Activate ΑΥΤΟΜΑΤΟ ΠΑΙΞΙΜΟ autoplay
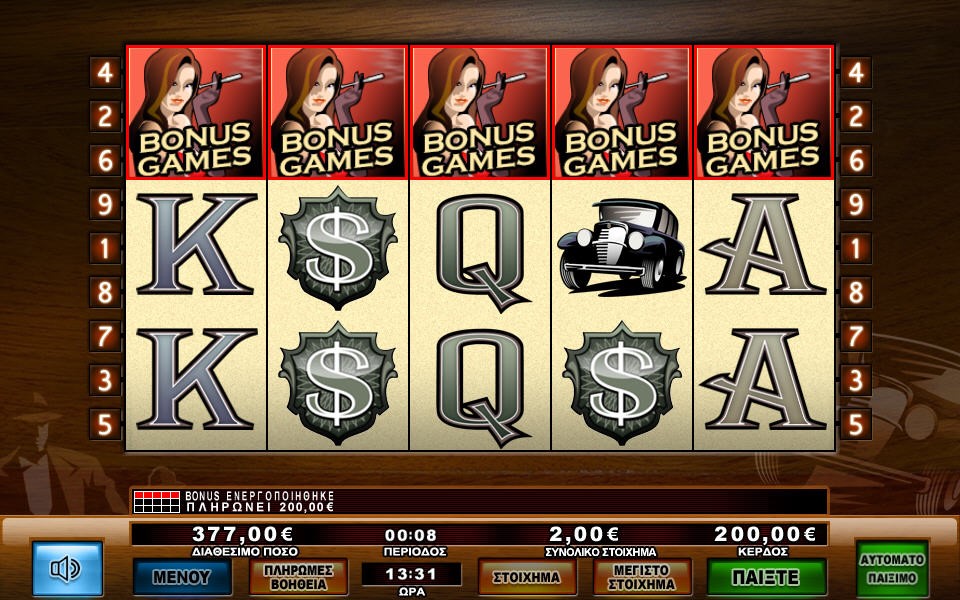The height and width of the screenshot is (600, 960). (892, 569)
